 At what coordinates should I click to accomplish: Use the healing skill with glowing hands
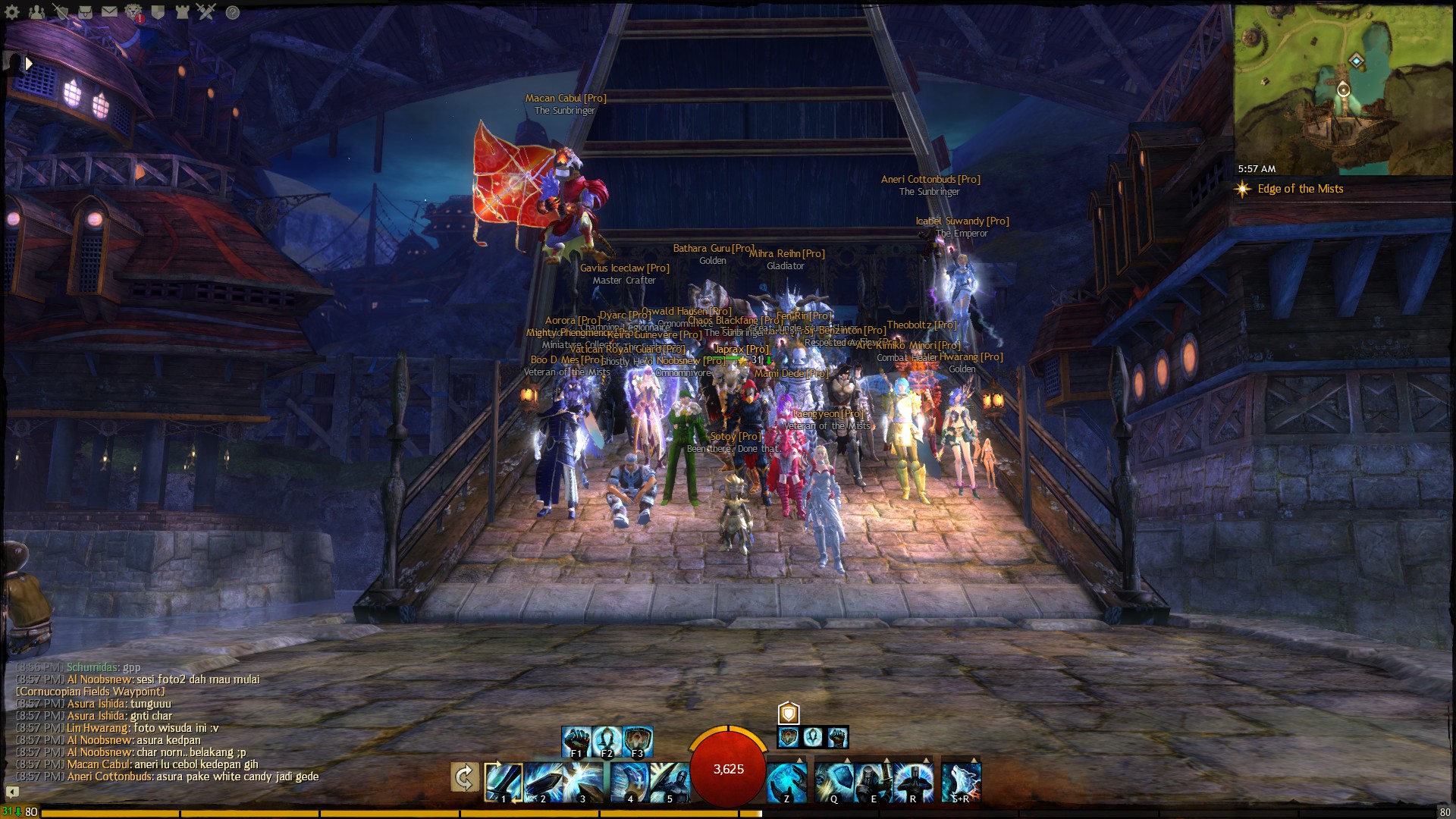click(x=786, y=782)
